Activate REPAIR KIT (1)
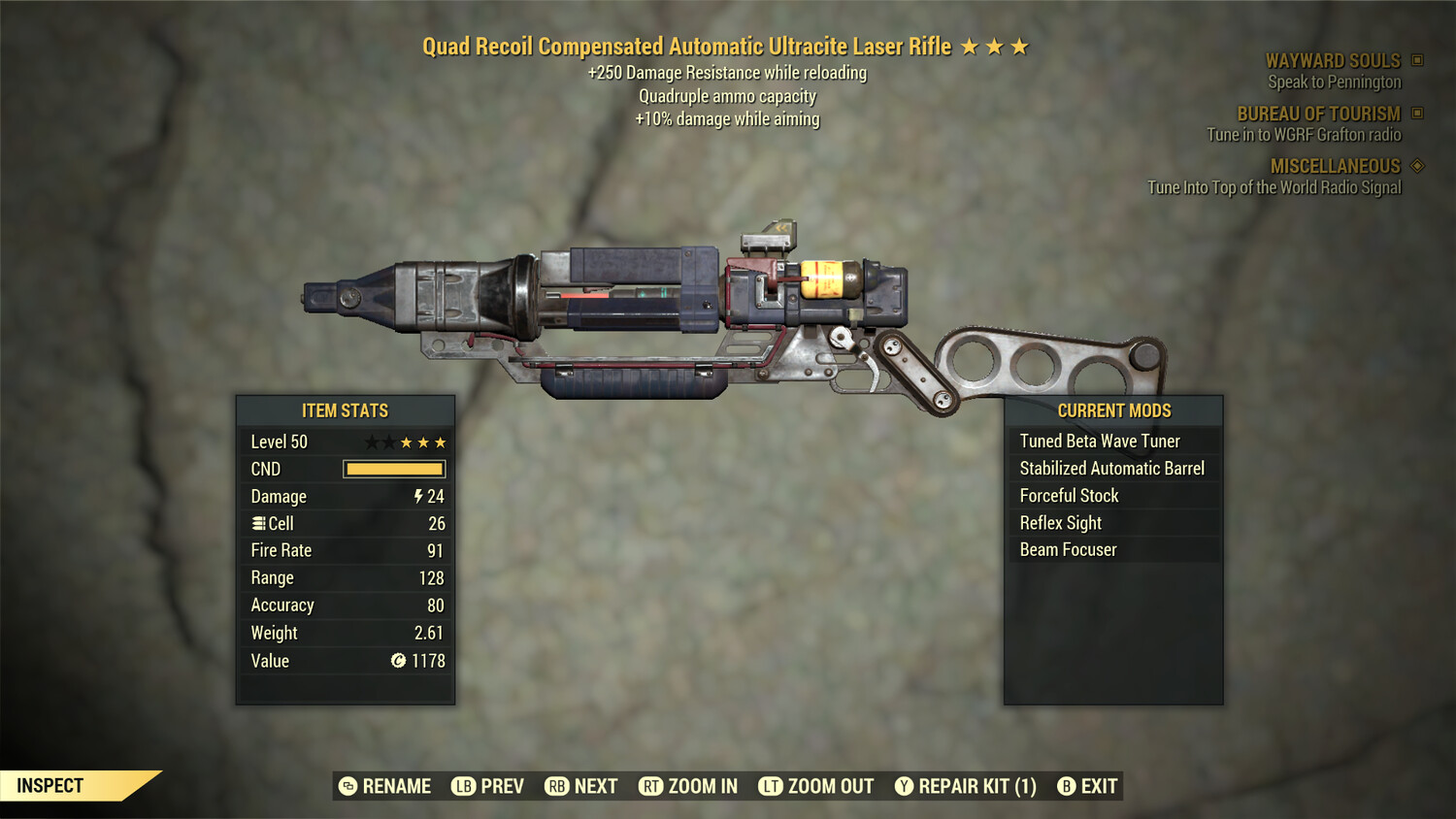Image resolution: width=1456 pixels, height=819 pixels. [x=968, y=786]
